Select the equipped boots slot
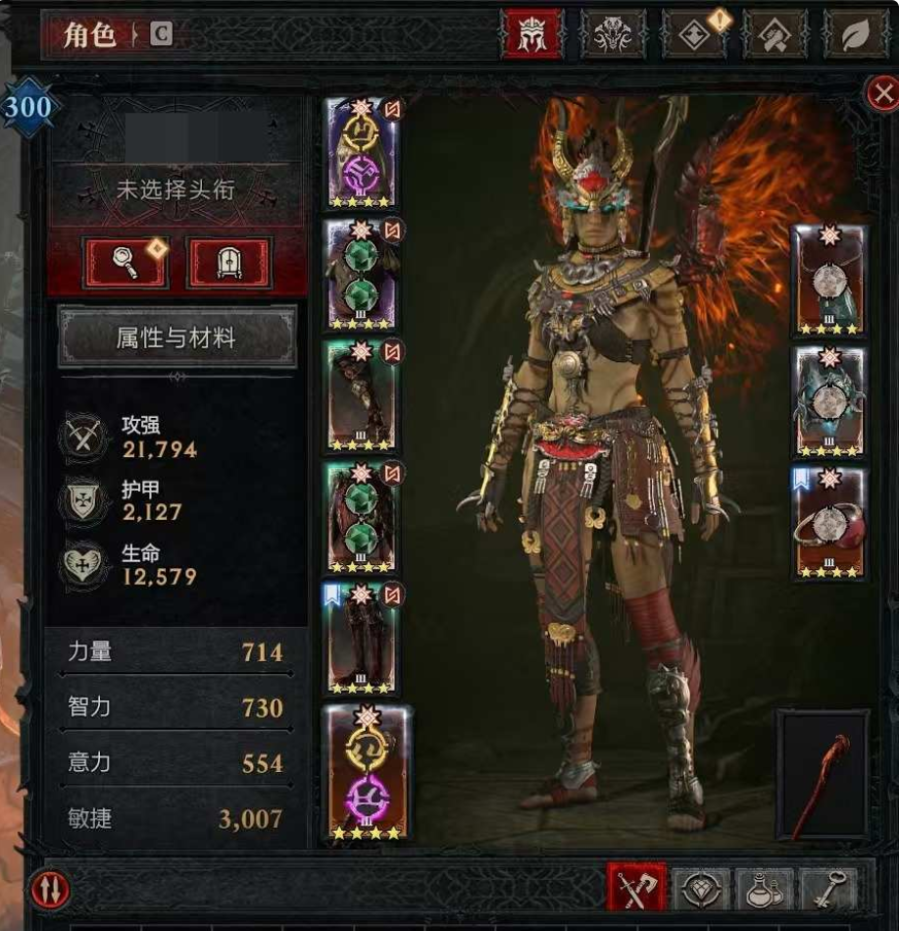 tap(362, 639)
